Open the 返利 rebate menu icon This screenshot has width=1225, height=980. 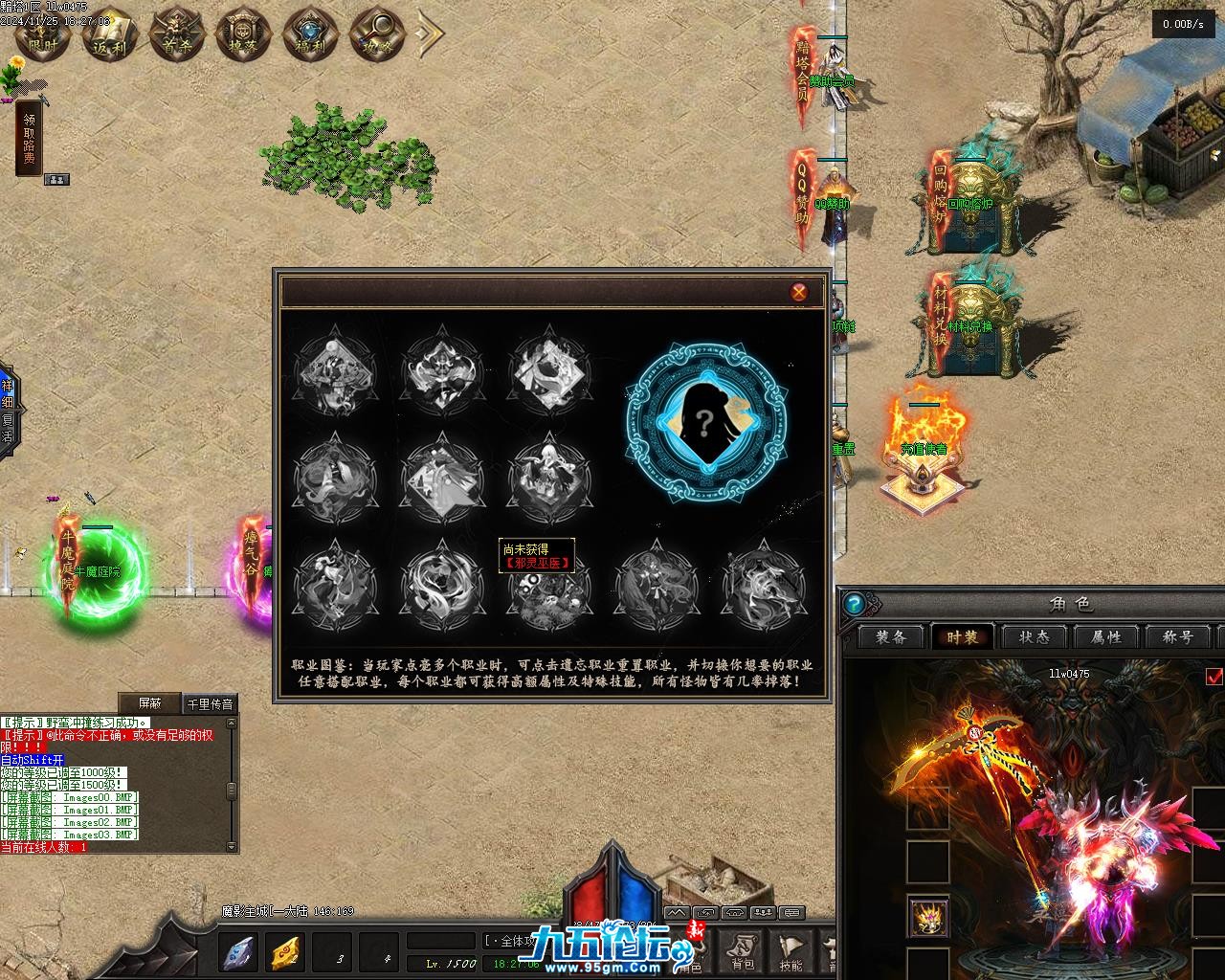coord(110,35)
